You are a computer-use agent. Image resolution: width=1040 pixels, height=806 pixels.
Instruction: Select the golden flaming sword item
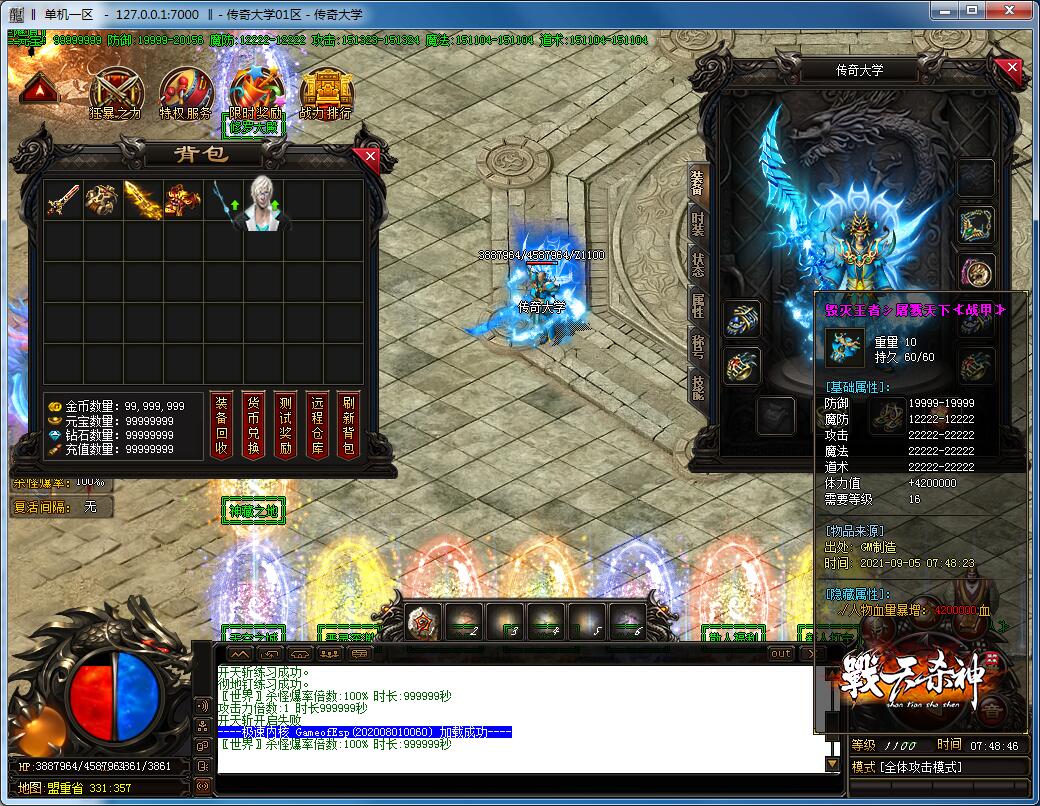(x=142, y=200)
